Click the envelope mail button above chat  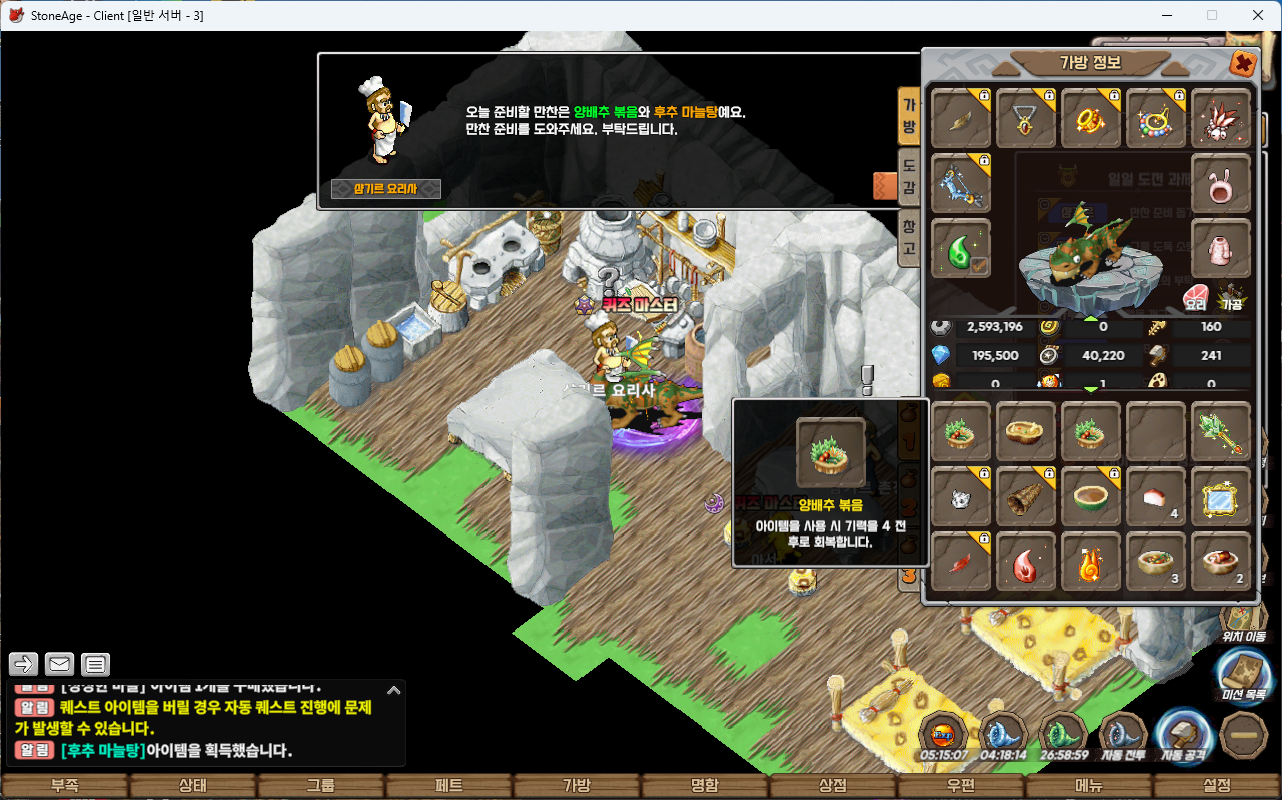59,664
